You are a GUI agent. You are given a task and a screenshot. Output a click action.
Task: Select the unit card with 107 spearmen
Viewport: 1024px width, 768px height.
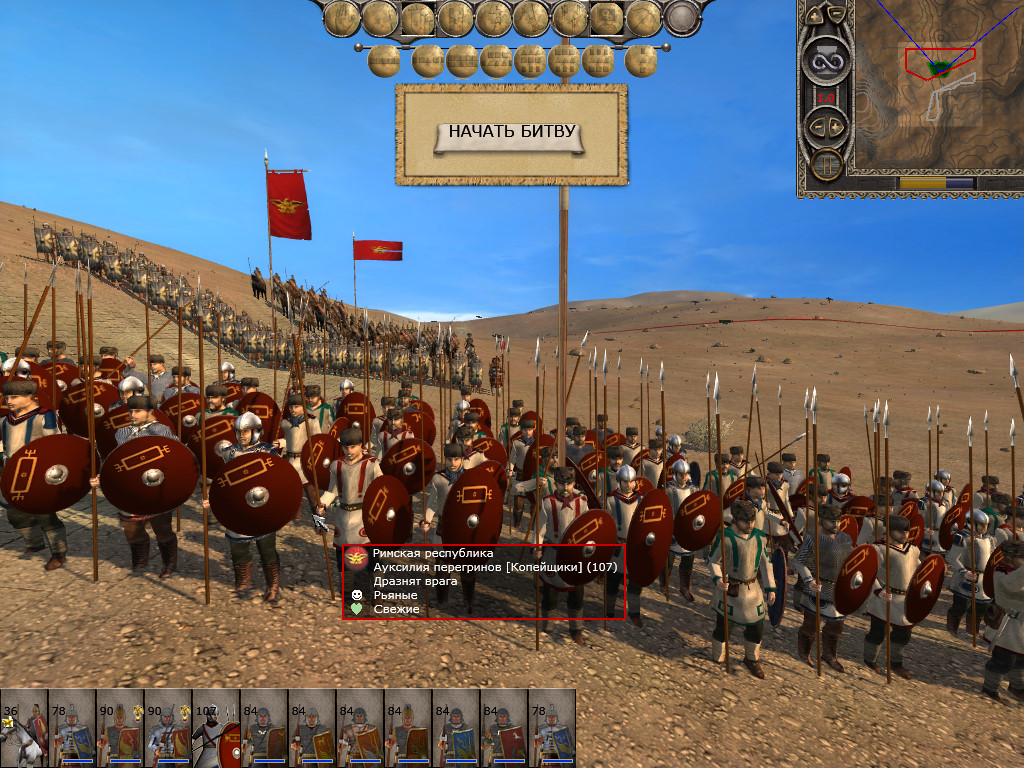click(216, 727)
